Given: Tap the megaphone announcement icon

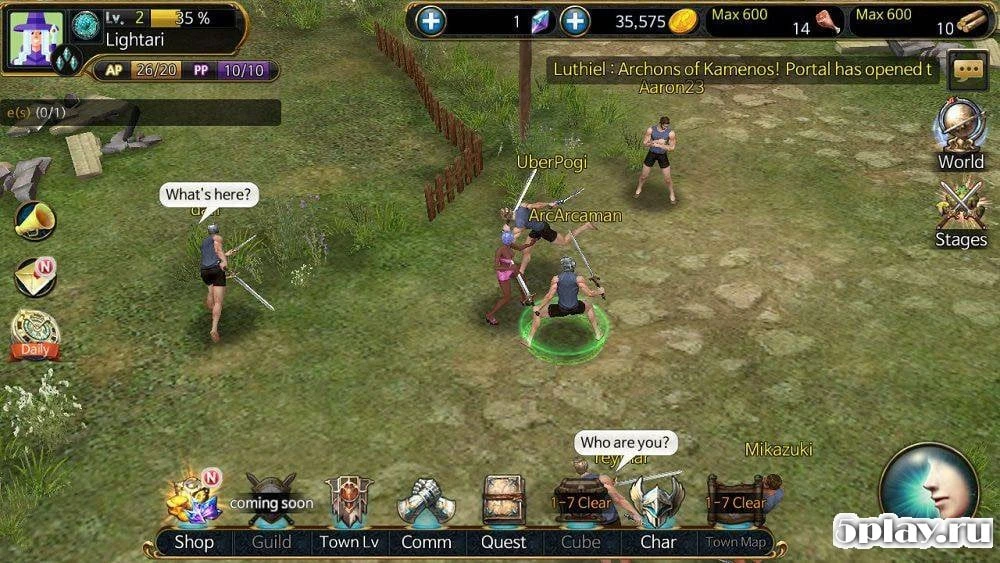Looking at the screenshot, I should (35, 221).
